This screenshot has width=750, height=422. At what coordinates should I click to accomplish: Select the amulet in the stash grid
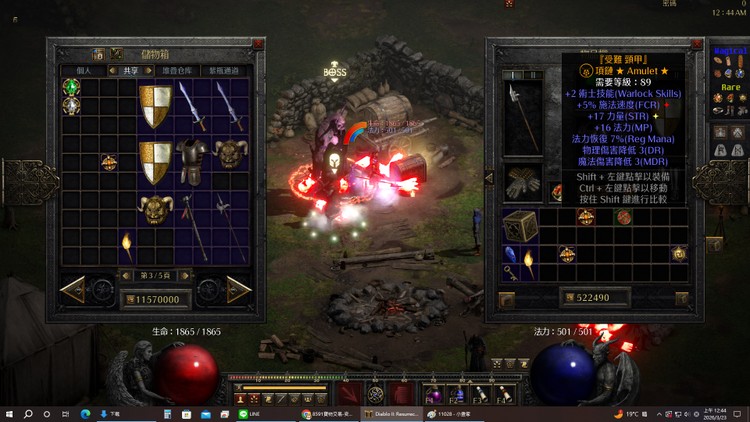click(108, 162)
